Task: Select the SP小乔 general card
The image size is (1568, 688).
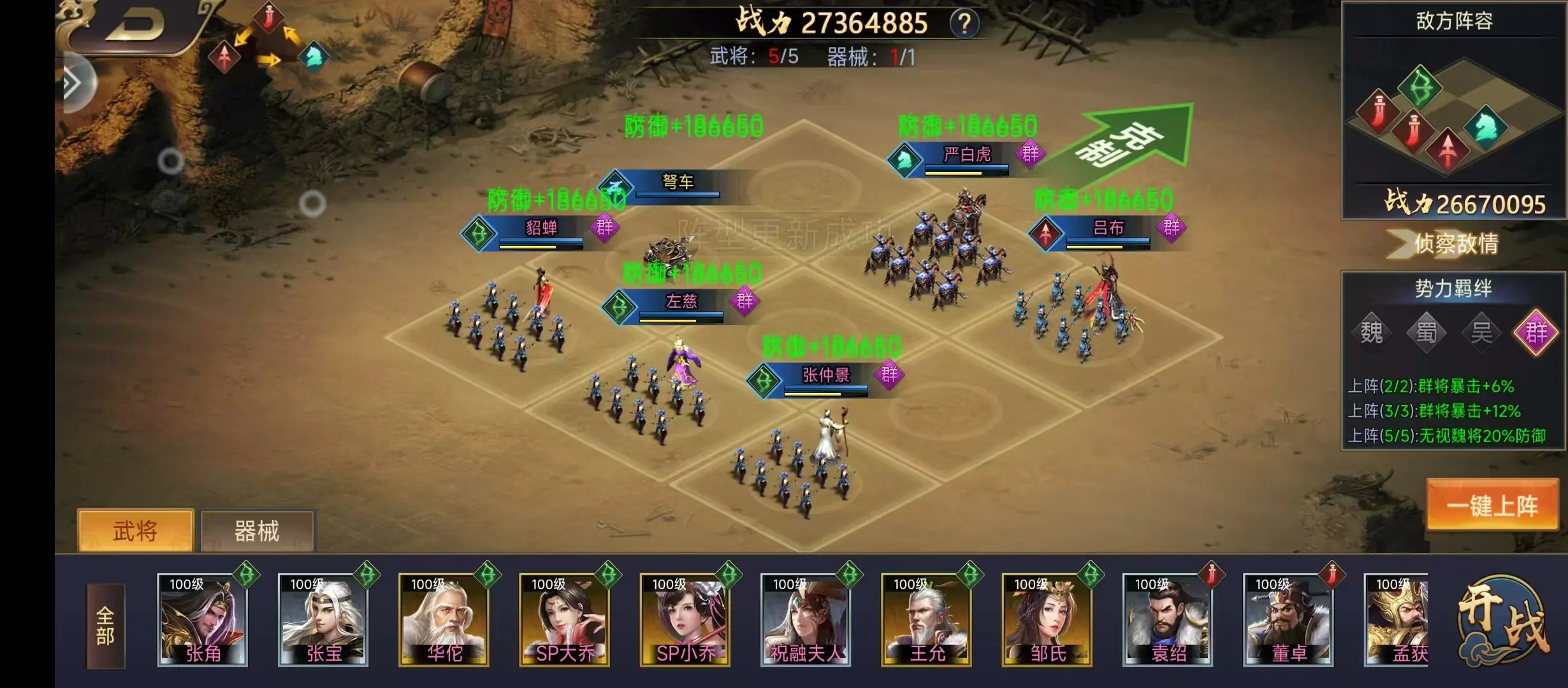Action: (x=685, y=620)
